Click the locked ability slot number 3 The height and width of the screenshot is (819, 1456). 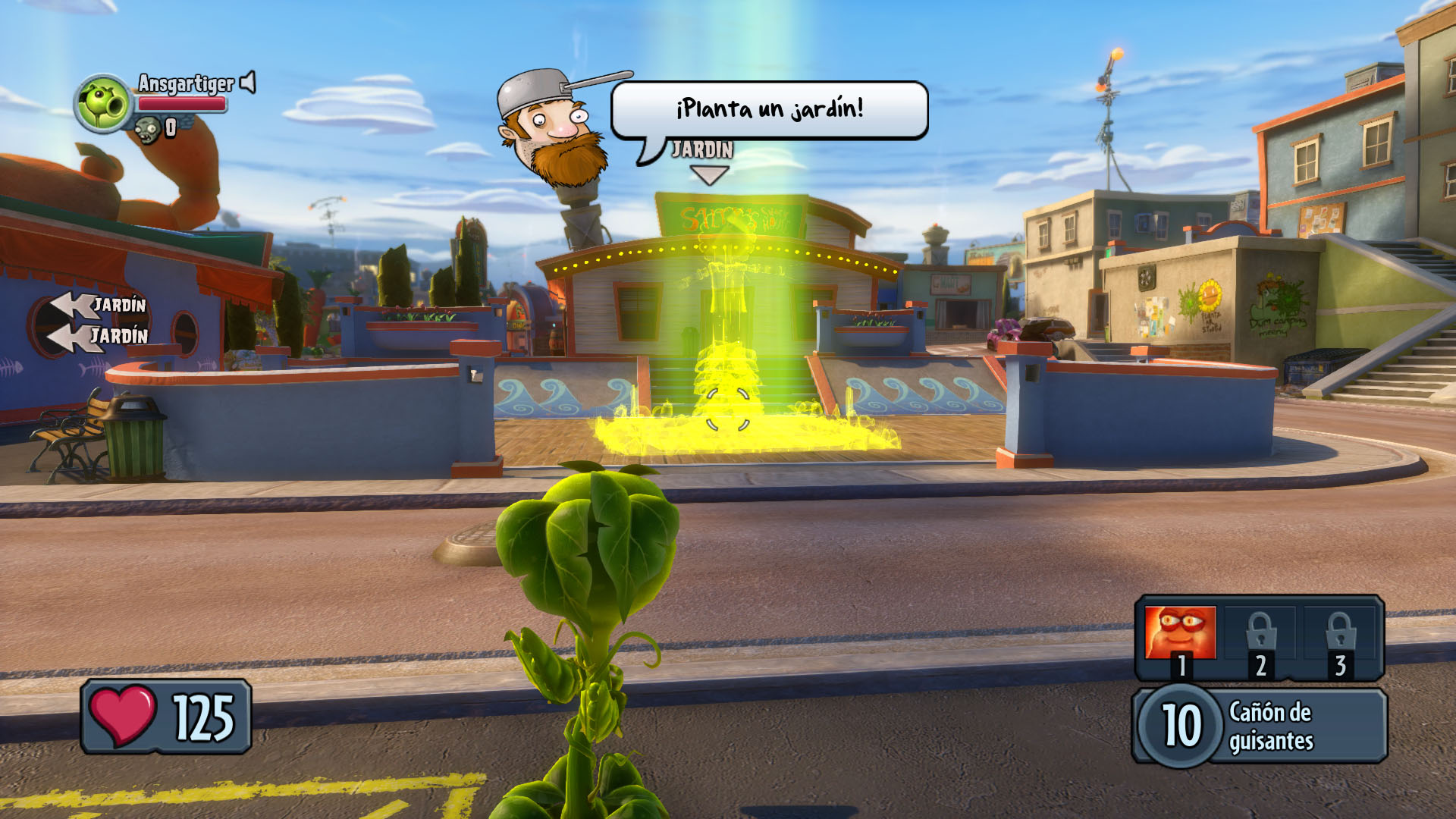1340,635
